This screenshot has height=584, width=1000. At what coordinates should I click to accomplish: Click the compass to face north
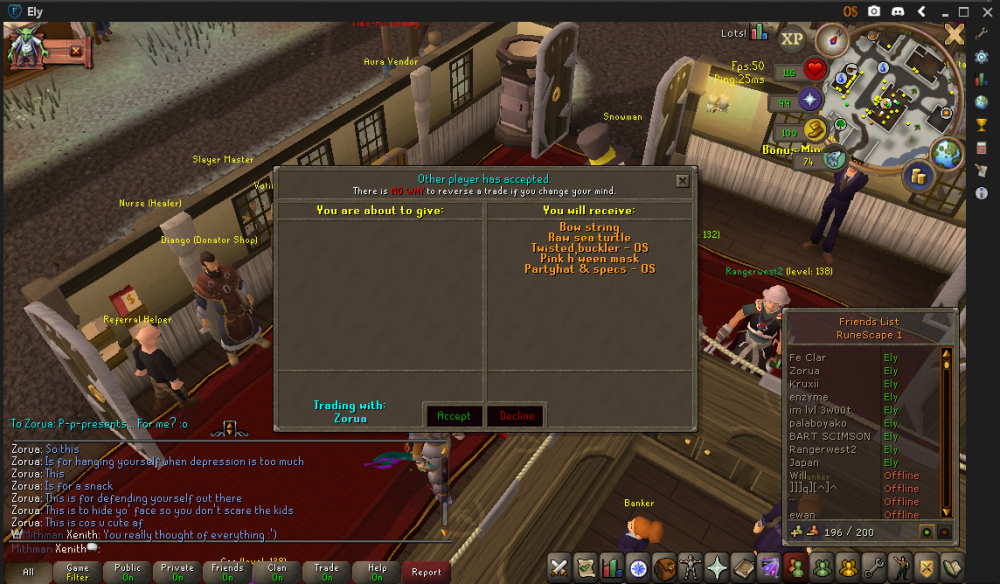pos(831,39)
